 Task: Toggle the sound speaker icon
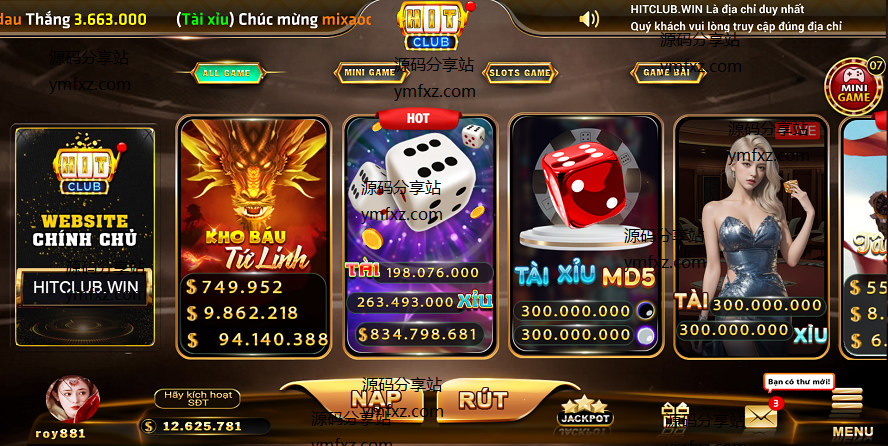pos(589,18)
